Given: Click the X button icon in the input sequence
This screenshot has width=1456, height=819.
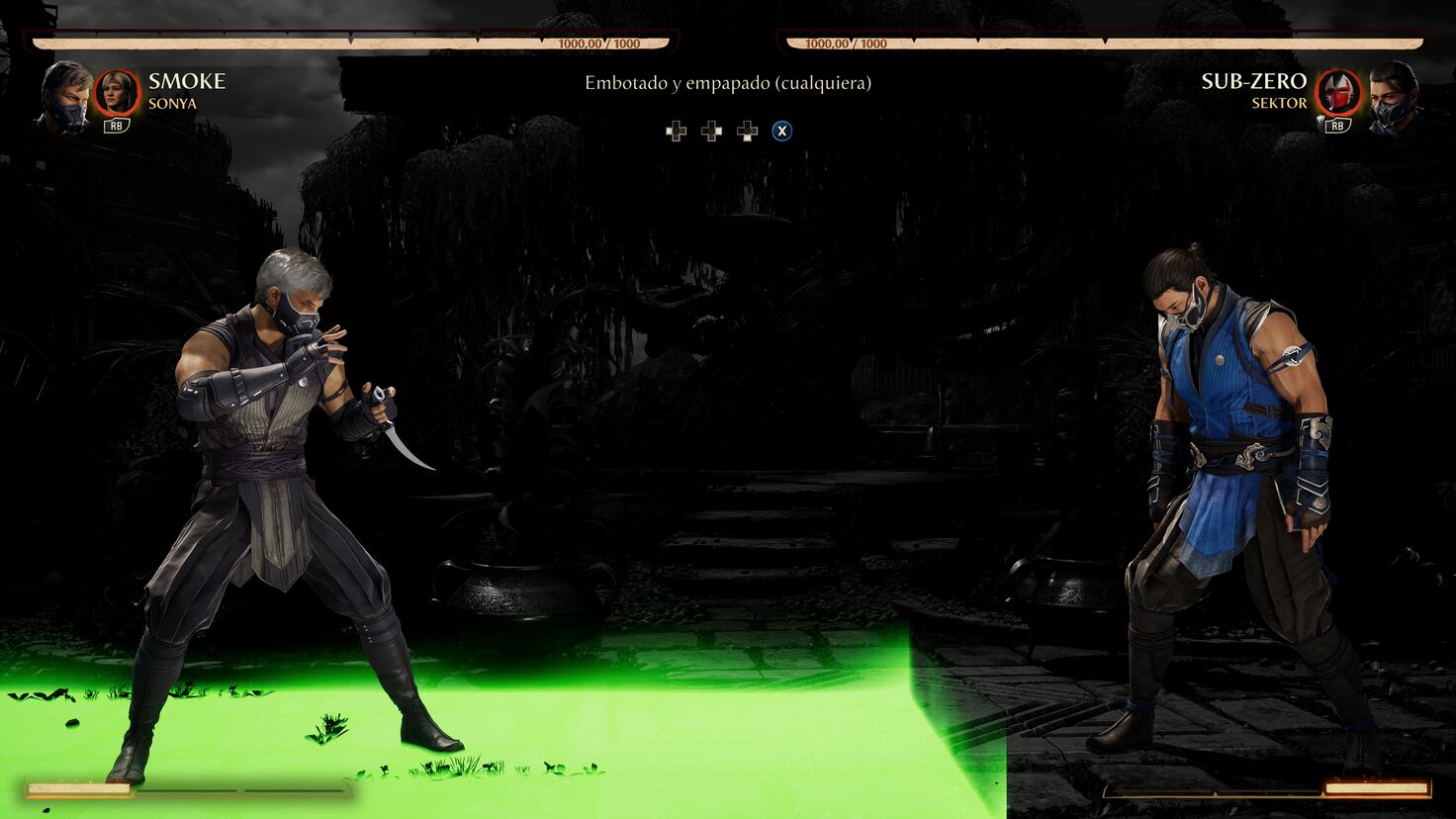Looking at the screenshot, I should pyautogui.click(x=781, y=131).
